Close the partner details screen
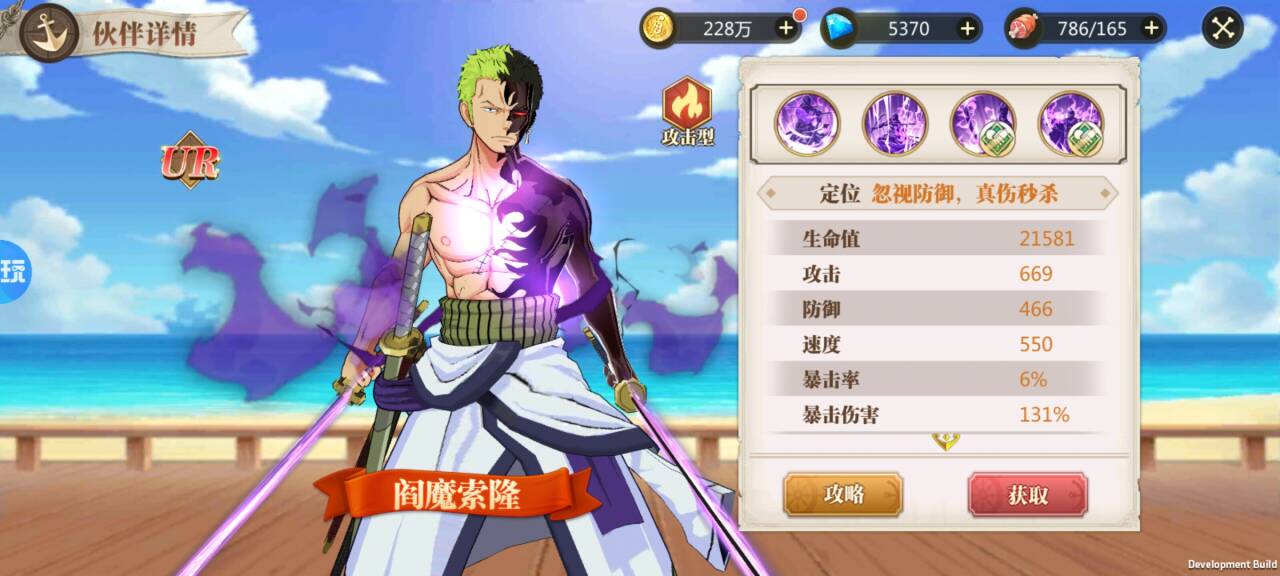Viewport: 1280px width, 576px height. (x=1223, y=28)
